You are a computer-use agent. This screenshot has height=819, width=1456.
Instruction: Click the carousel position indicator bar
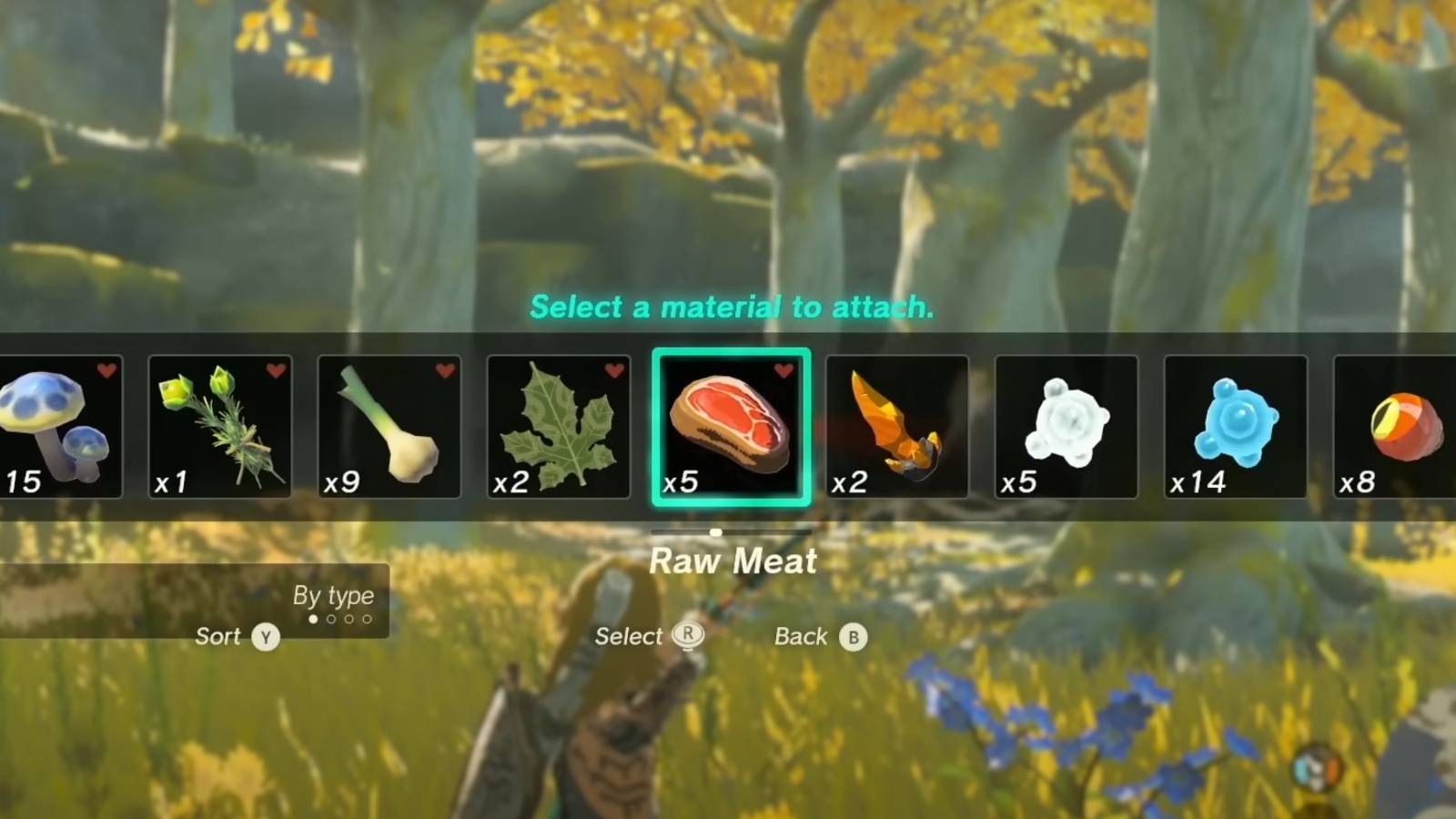[731, 532]
